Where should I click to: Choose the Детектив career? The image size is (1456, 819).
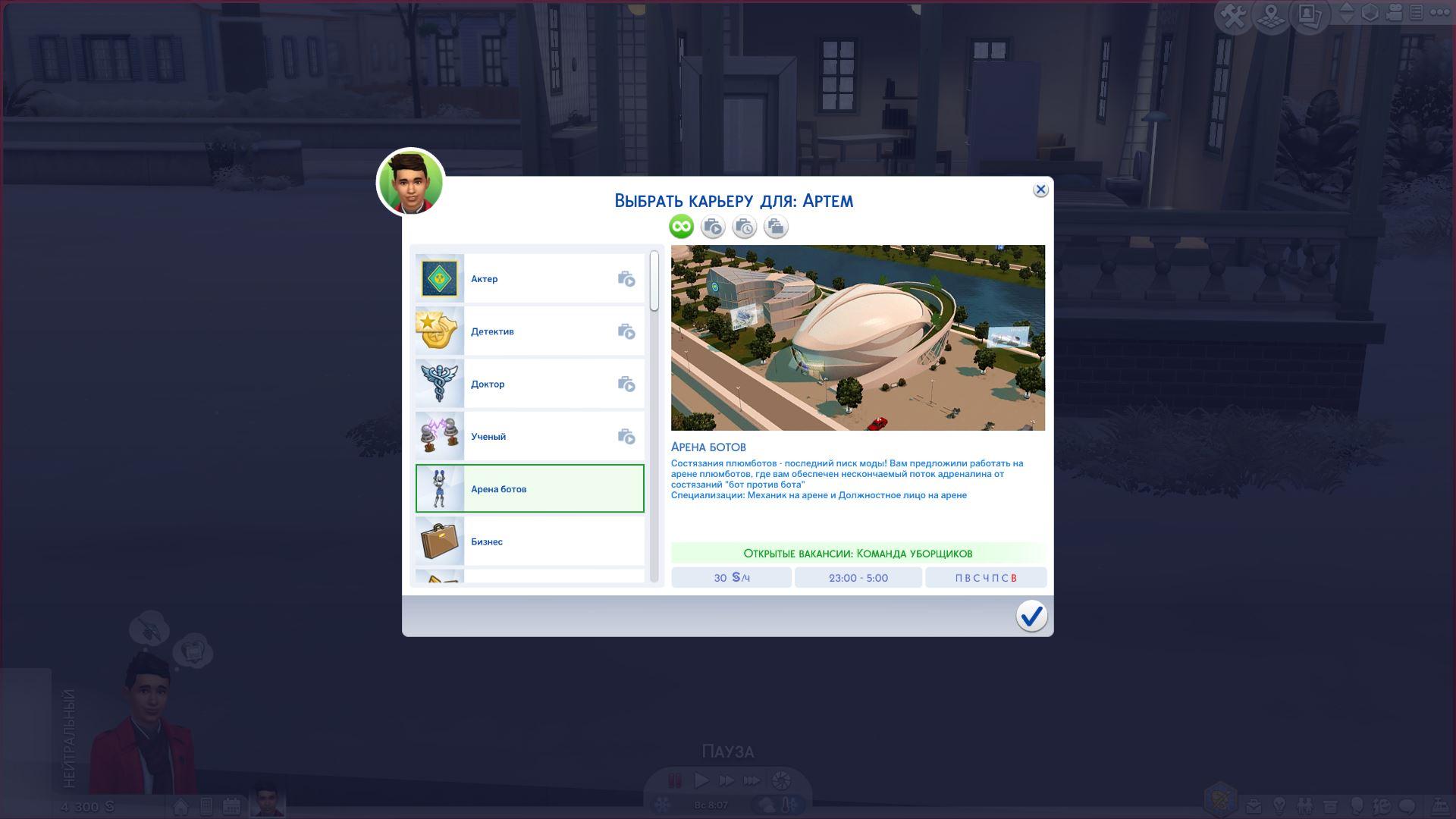[x=529, y=331]
